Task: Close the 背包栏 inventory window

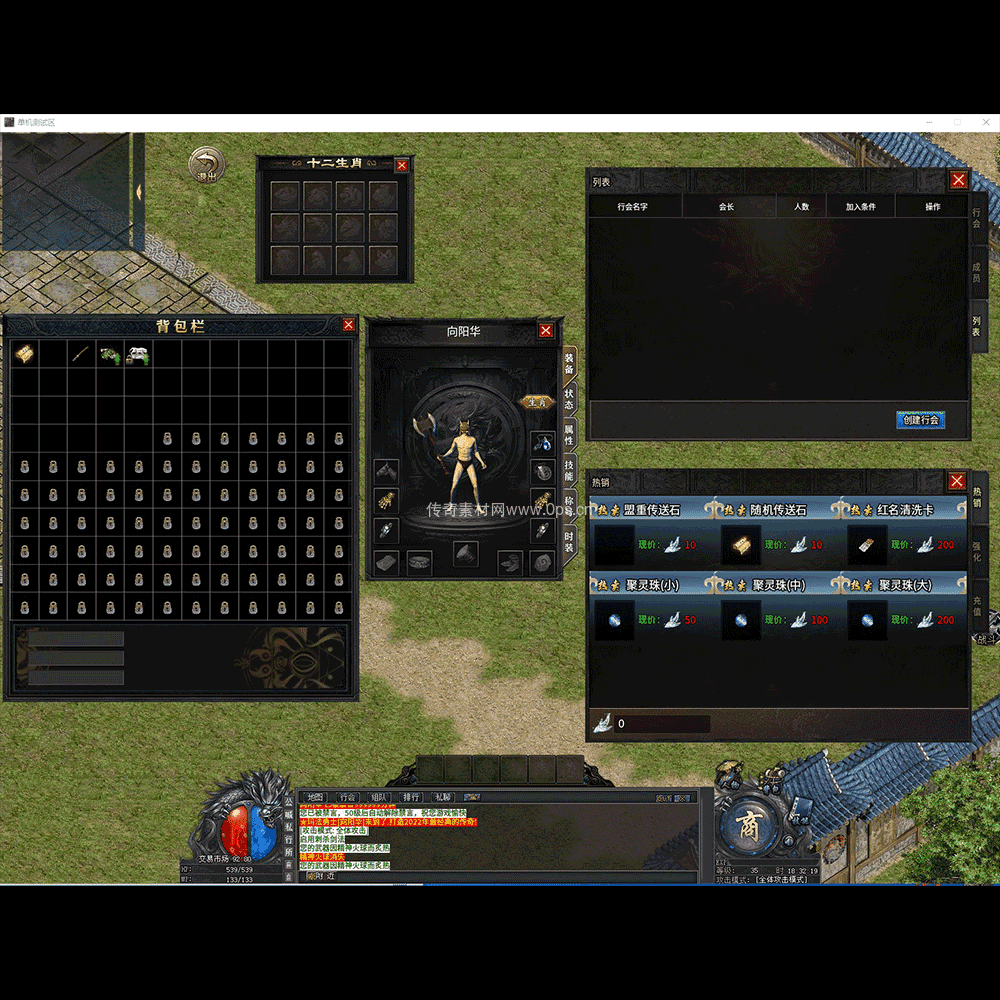Action: click(348, 325)
